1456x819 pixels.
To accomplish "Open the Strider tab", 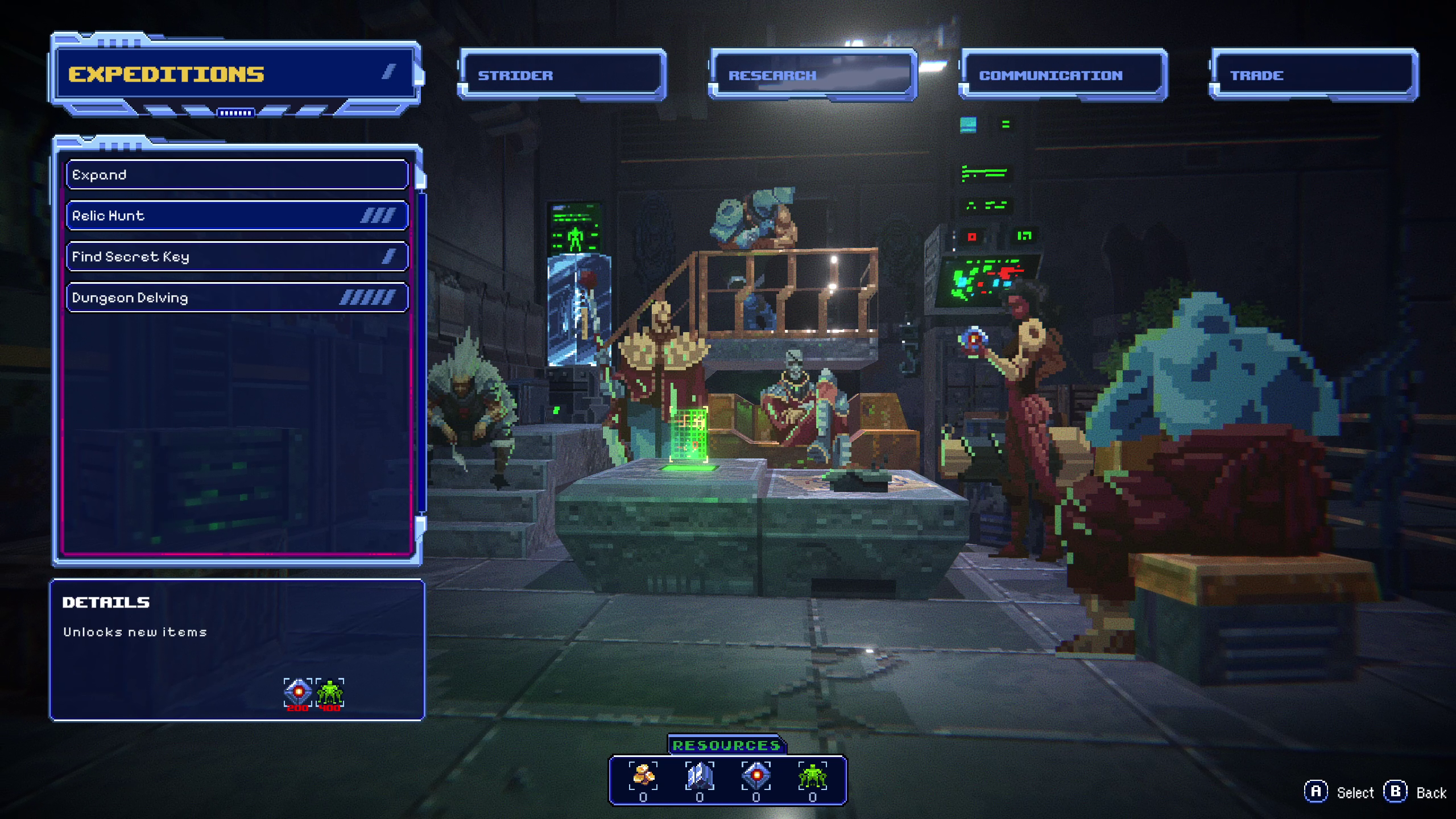I will tap(562, 75).
